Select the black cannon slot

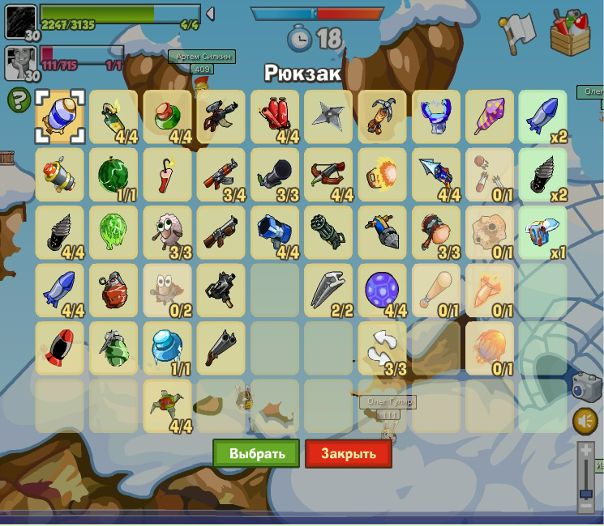click(275, 174)
